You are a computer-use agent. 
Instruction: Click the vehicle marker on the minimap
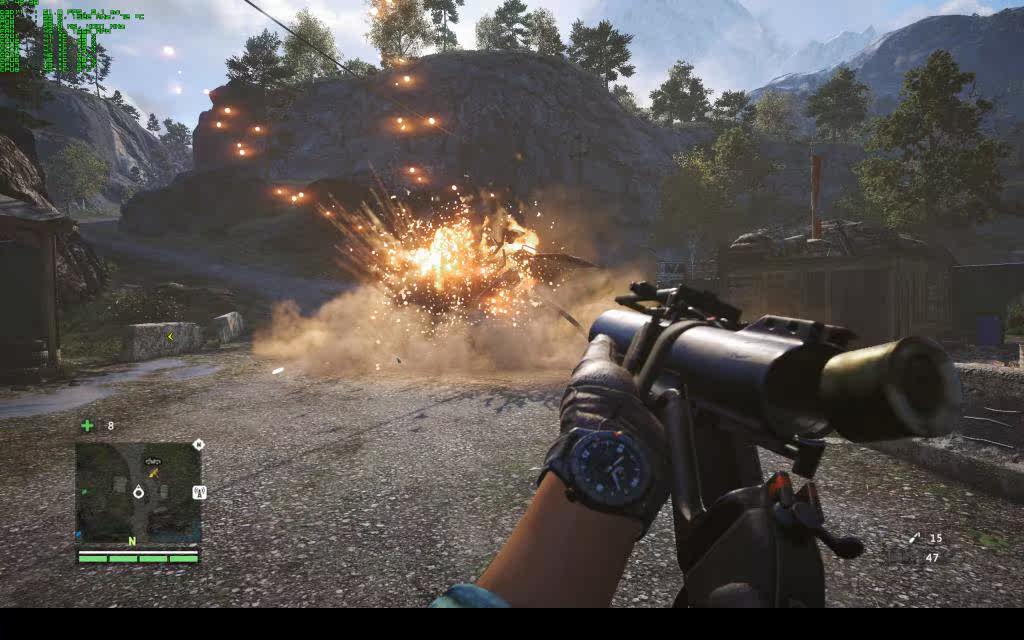(x=153, y=460)
